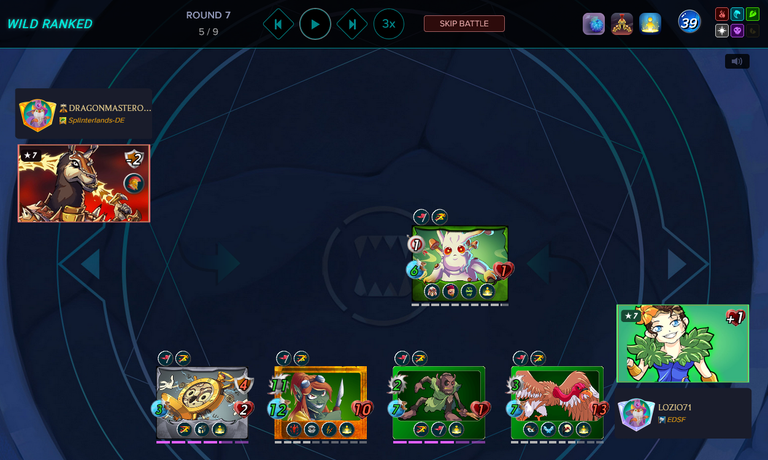This screenshot has height=460, width=768.
Task: Show the blue crystal ruleset icon
Action: point(594,24)
